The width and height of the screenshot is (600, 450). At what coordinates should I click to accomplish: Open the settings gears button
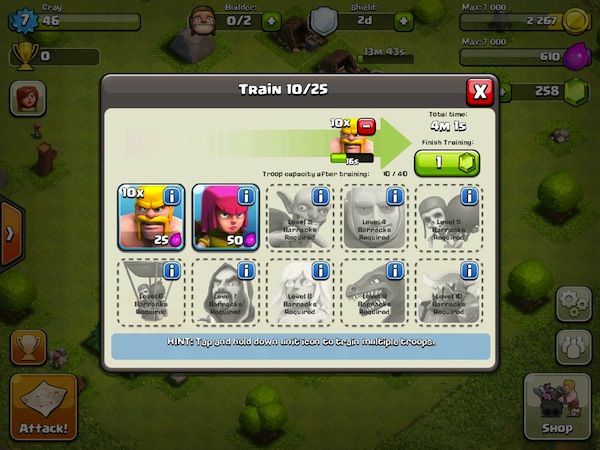pyautogui.click(x=574, y=303)
